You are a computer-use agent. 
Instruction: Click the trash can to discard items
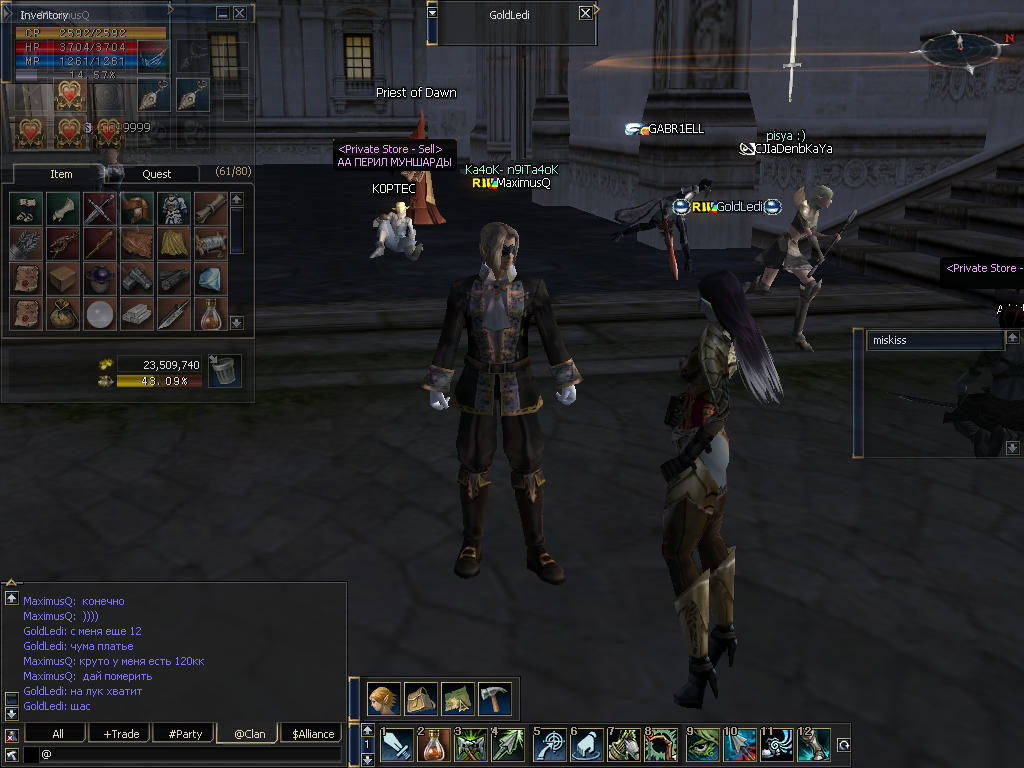225,370
